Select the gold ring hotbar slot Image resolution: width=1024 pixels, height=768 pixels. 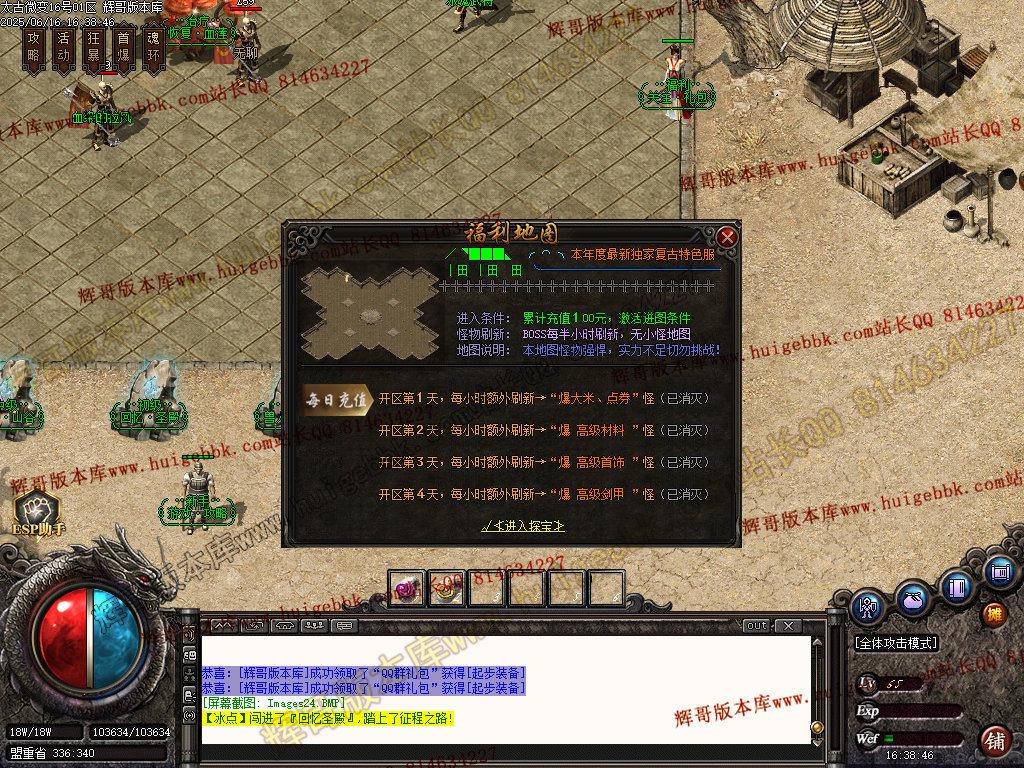coord(447,589)
